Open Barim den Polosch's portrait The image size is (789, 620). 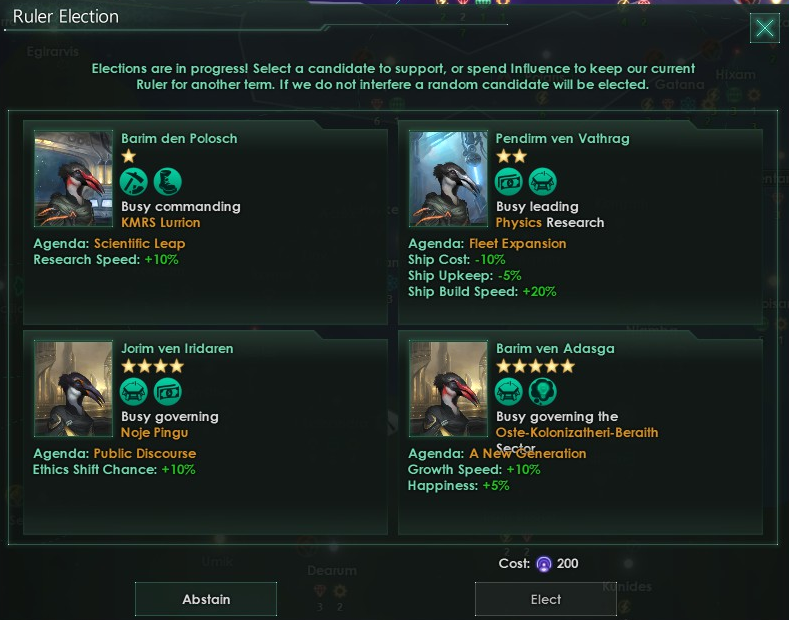click(x=74, y=180)
